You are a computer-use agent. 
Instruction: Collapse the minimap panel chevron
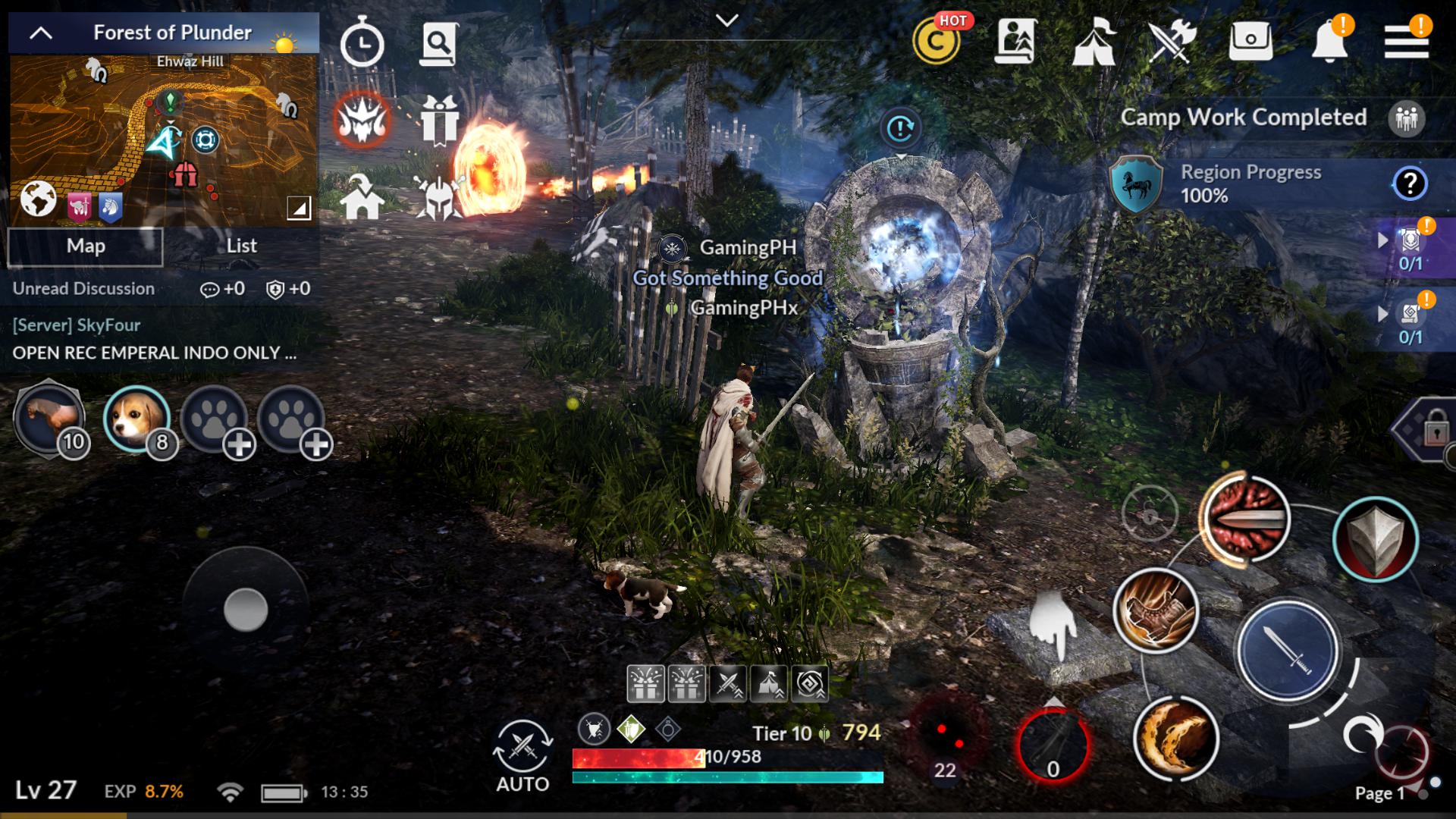coord(42,33)
